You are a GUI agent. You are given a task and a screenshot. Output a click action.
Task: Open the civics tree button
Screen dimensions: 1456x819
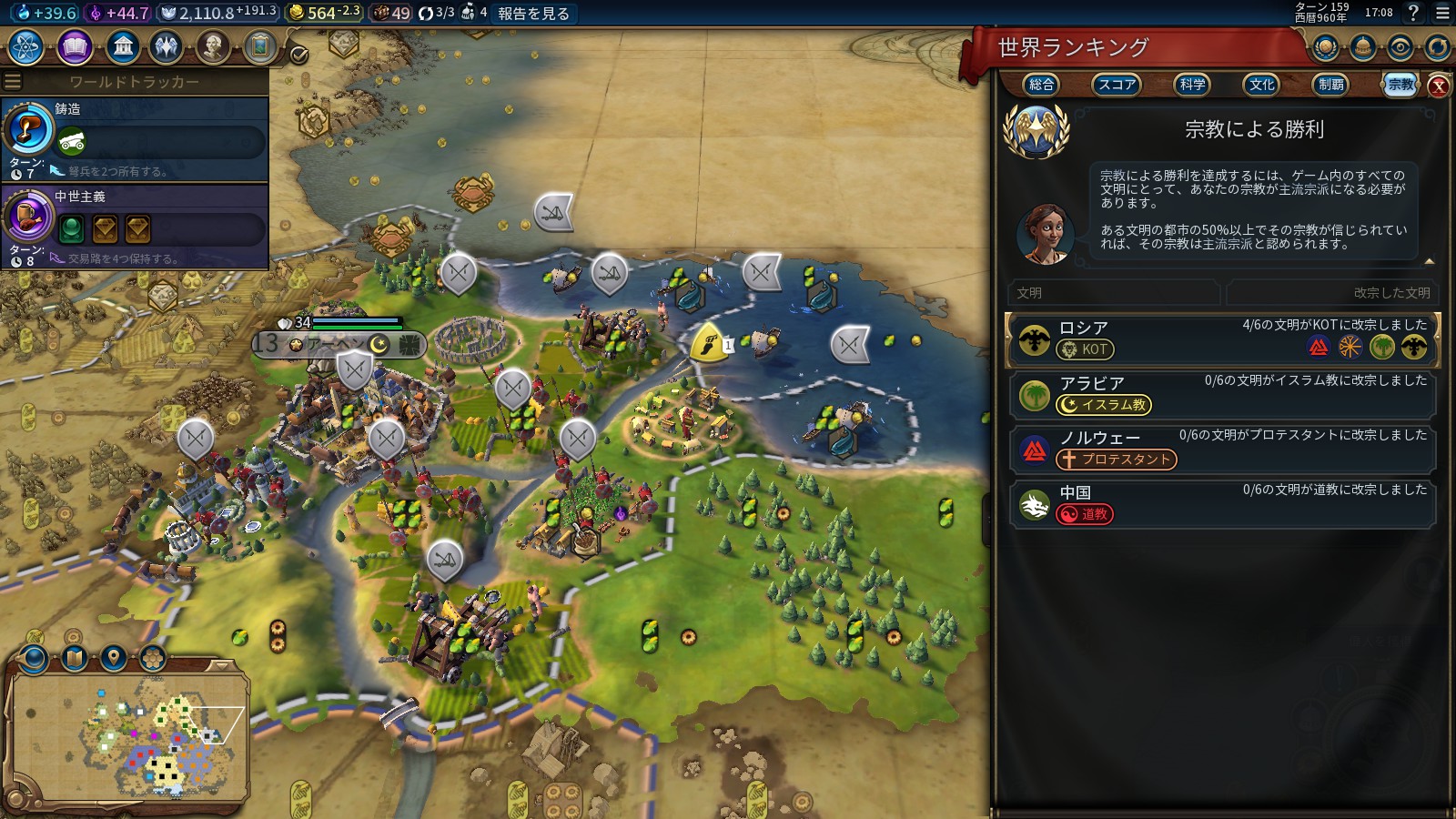pyautogui.click(x=75, y=46)
